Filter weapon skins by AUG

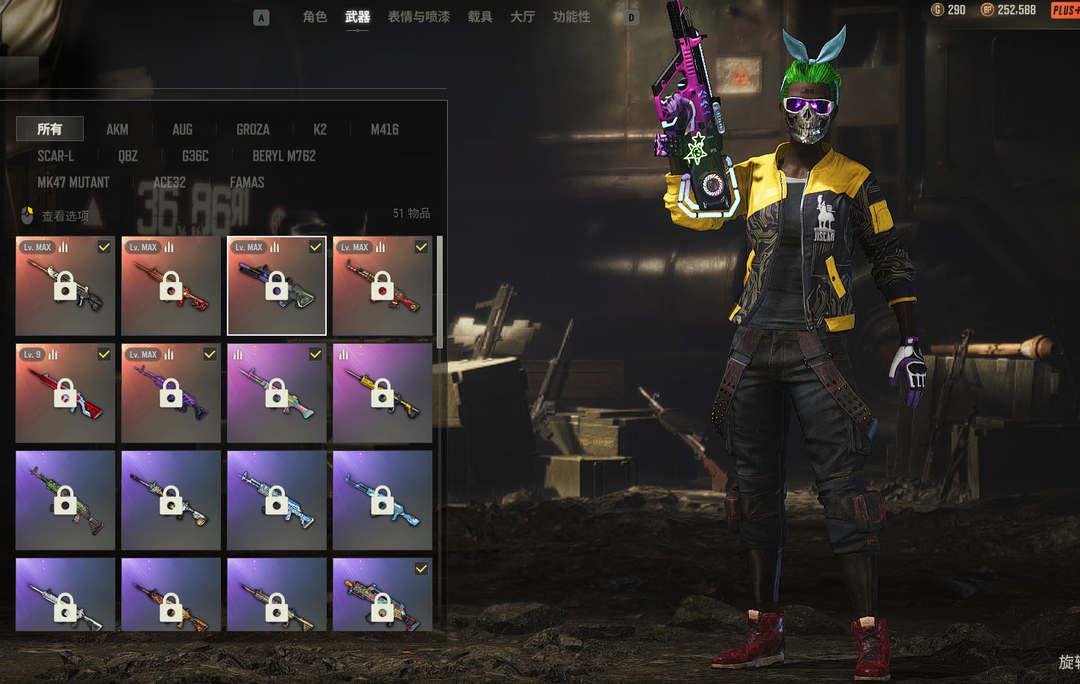pyautogui.click(x=182, y=129)
